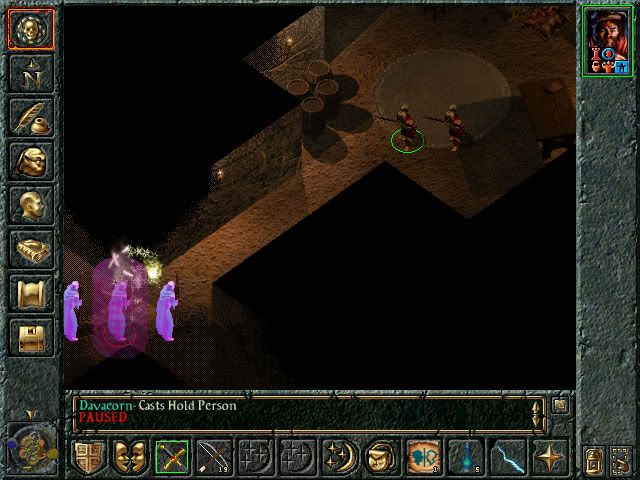The height and width of the screenshot is (480, 640).
Task: Open the options menu with the chest button
Action: [x=31, y=338]
